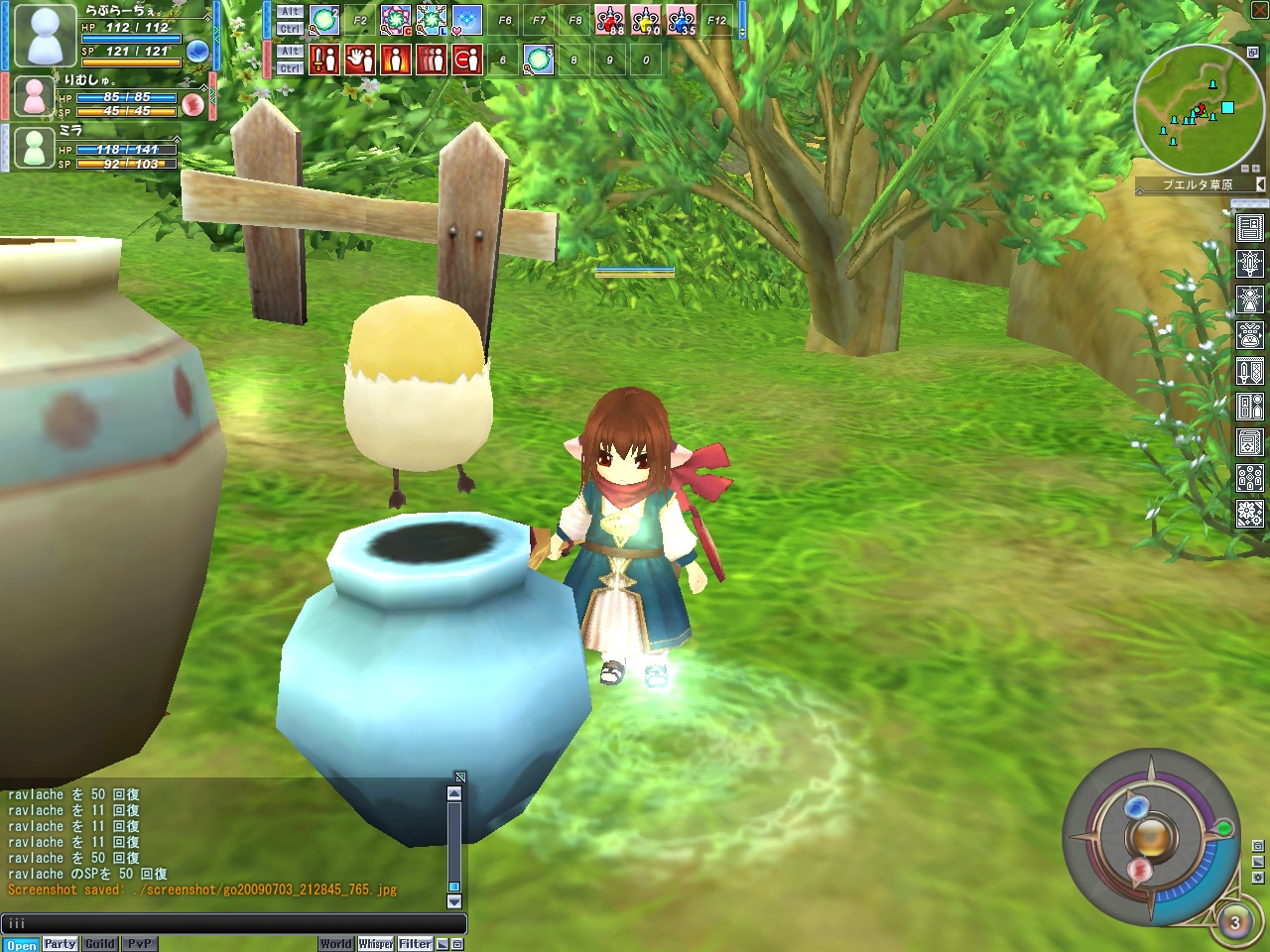Image resolution: width=1270 pixels, height=952 pixels.
Task: Click the chat scroll up arrow
Action: (x=454, y=793)
